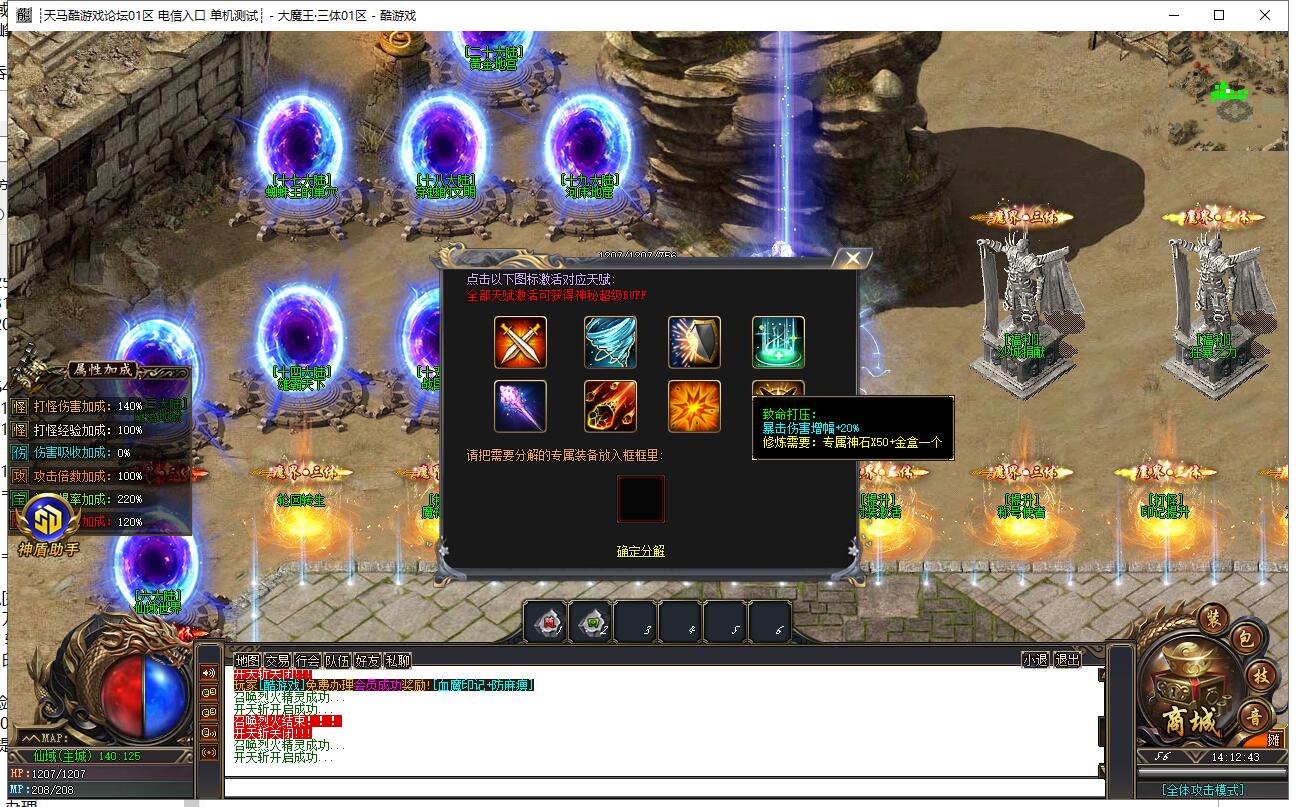Image resolution: width=1296 pixels, height=807 pixels.
Task: Activate the blue tornado talent
Action: click(610, 342)
